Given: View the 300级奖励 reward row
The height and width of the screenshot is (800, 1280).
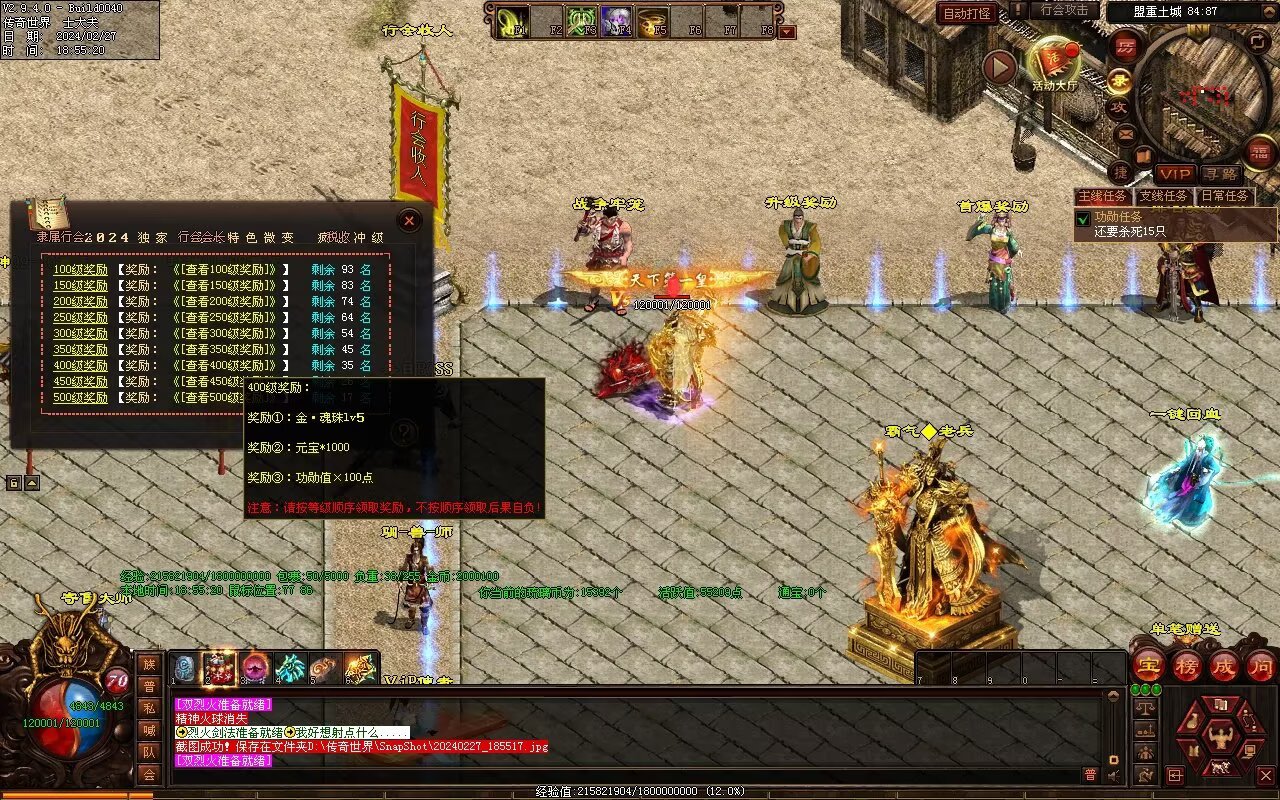Looking at the screenshot, I should 80,334.
